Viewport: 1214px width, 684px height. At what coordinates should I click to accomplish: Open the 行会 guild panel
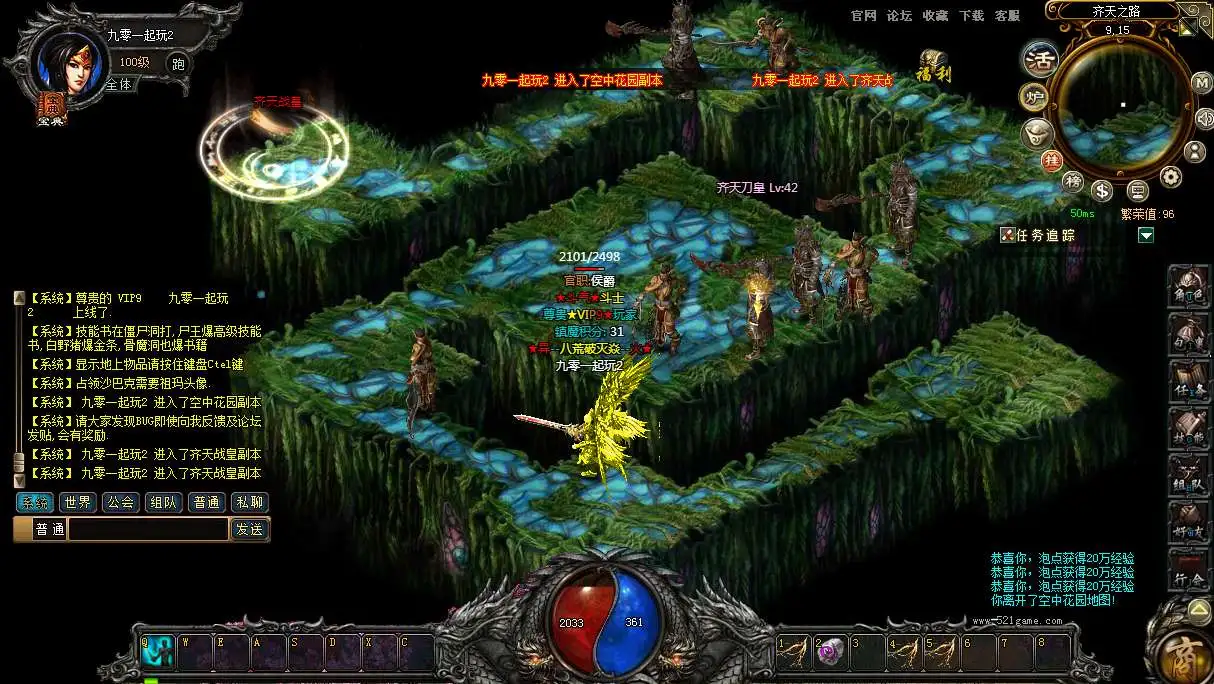click(x=1190, y=571)
